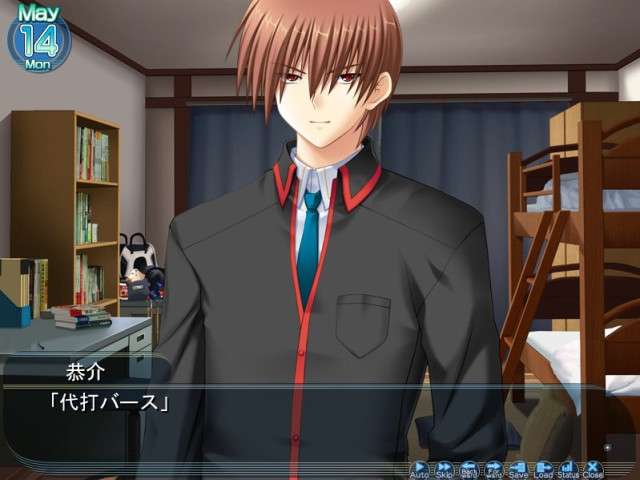Jump ahead with the Forward button

(x=494, y=468)
